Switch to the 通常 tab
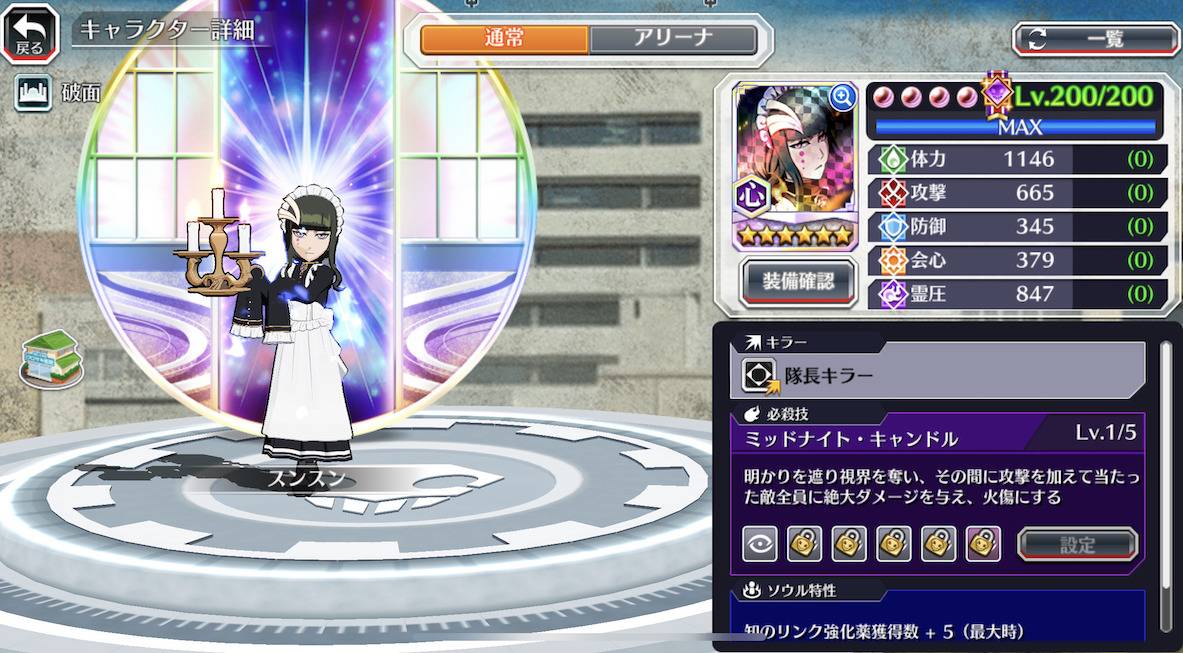Image resolution: width=1183 pixels, height=653 pixels. tap(504, 39)
